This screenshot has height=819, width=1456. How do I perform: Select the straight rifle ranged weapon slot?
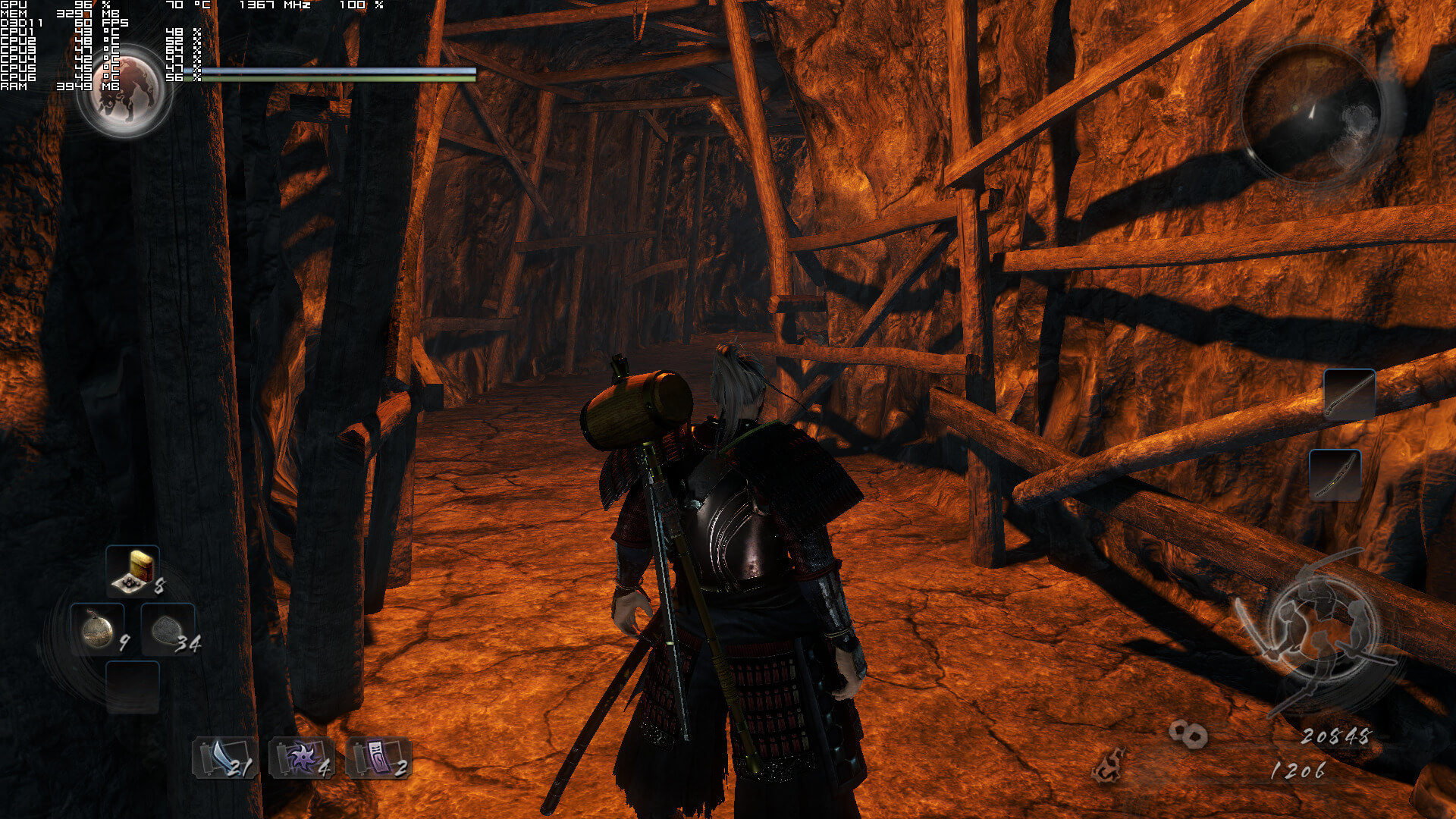pyautogui.click(x=1349, y=394)
